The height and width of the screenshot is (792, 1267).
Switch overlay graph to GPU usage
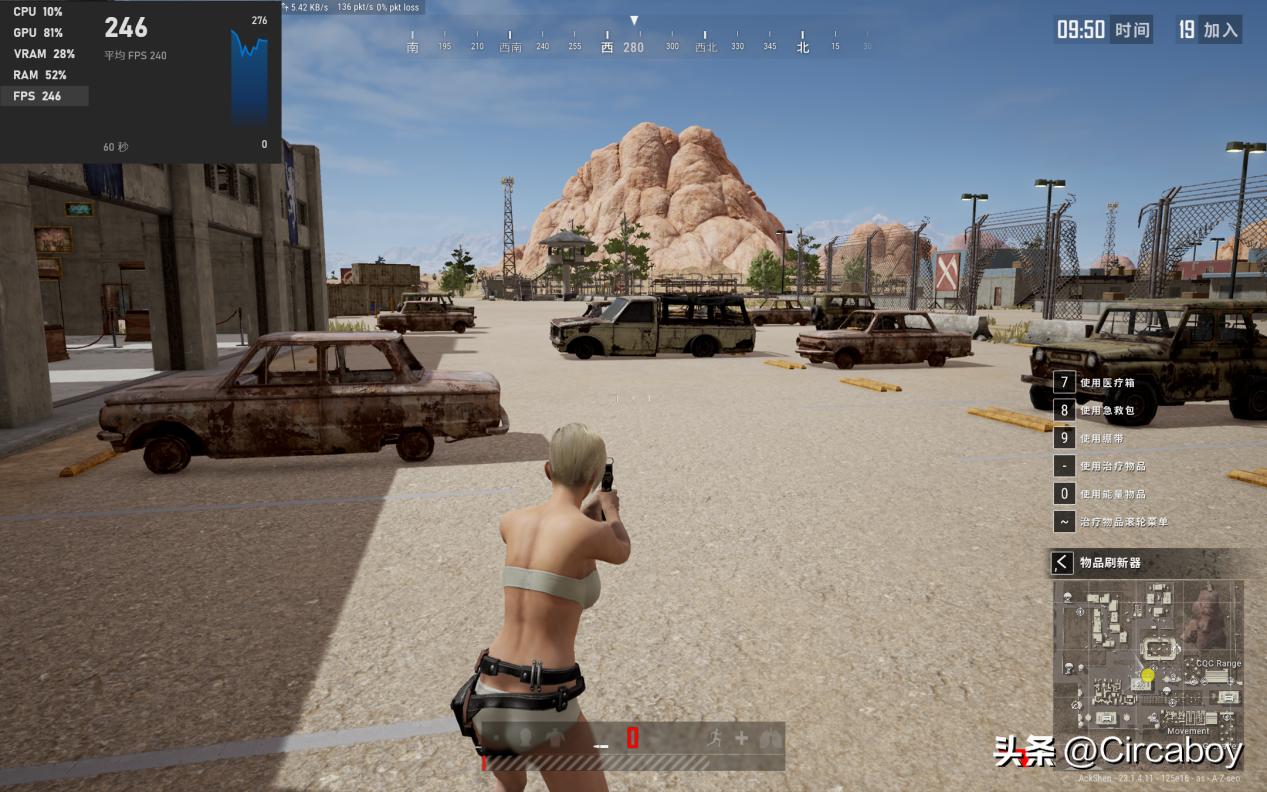click(38, 33)
